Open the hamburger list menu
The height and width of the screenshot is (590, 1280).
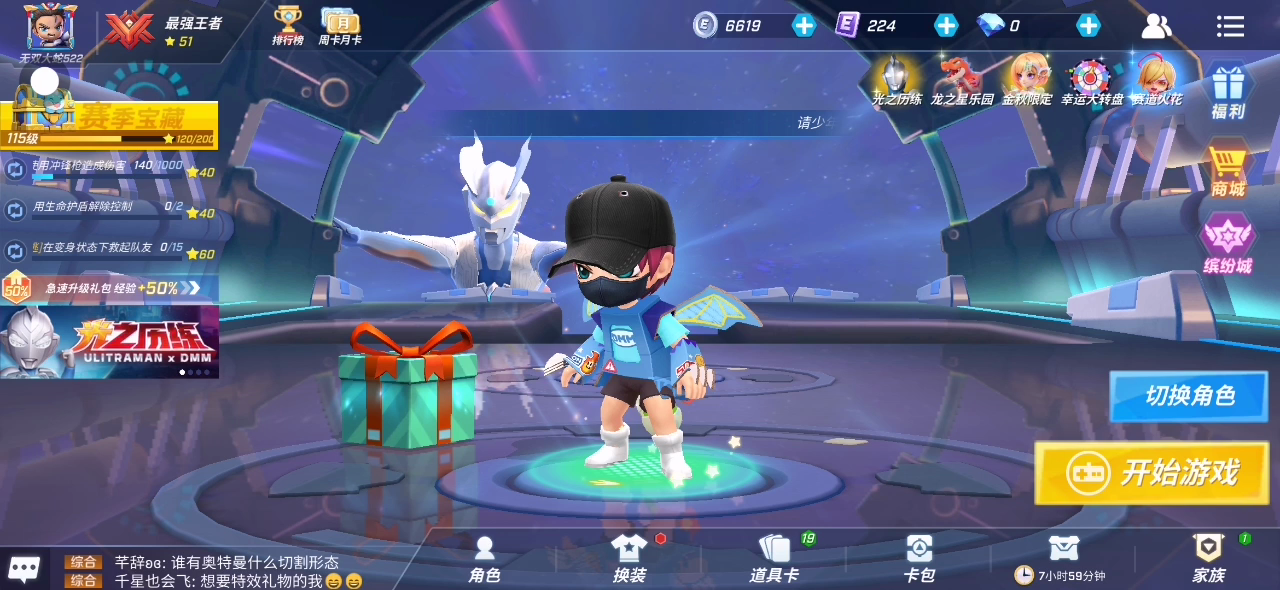(1230, 26)
